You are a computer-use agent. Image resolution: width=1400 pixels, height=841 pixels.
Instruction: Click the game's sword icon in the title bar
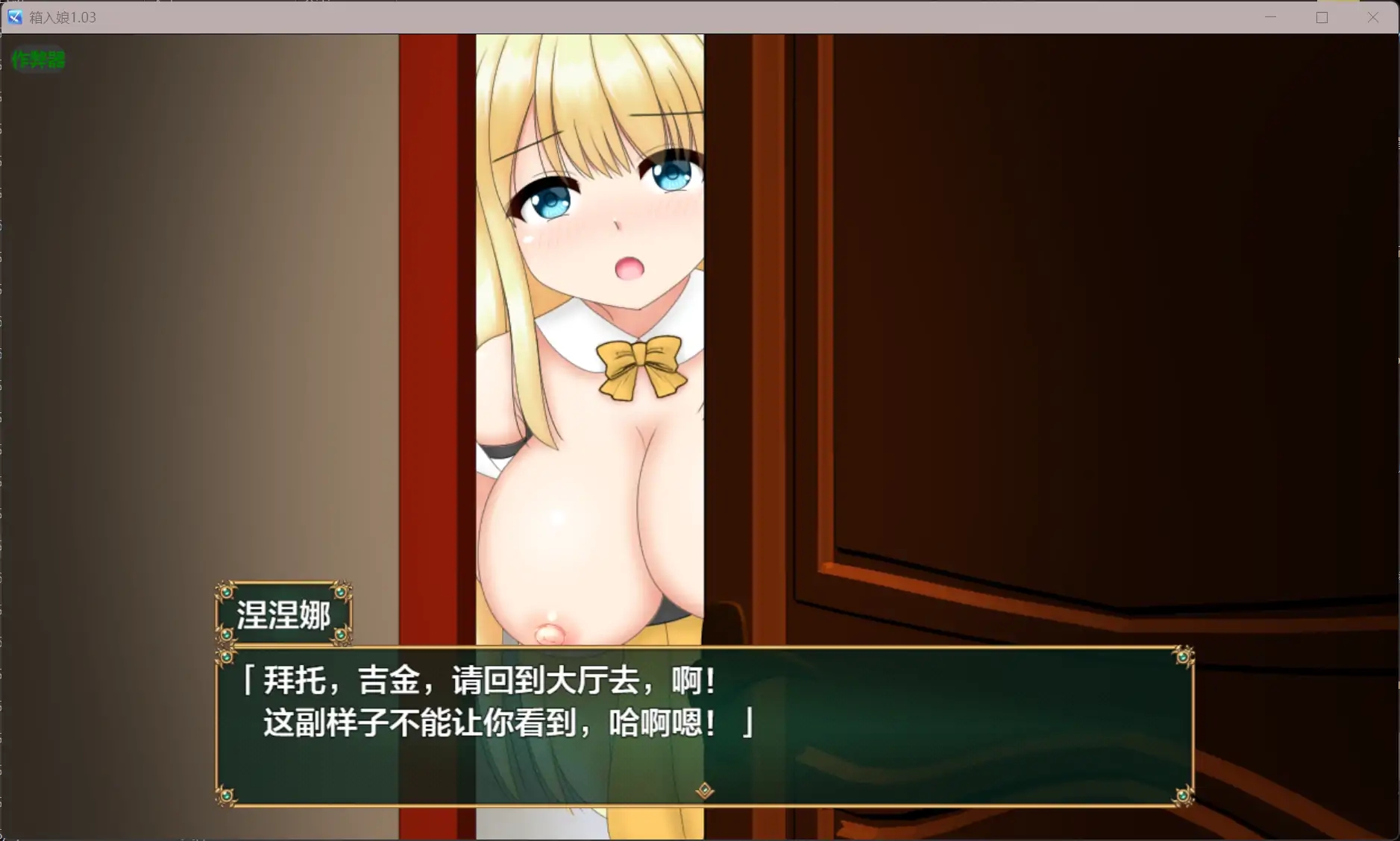click(x=15, y=16)
